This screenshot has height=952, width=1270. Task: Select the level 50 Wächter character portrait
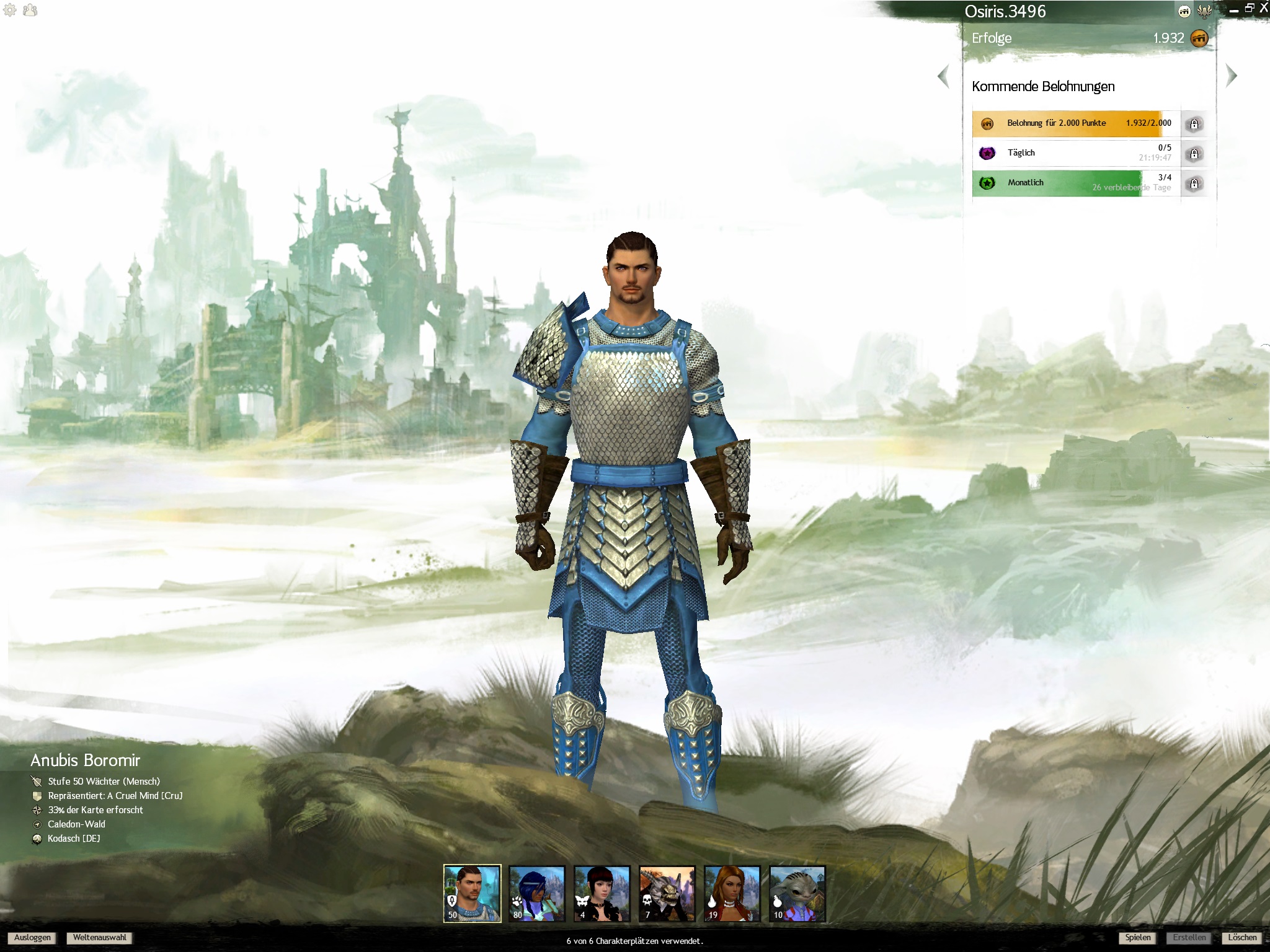(472, 894)
